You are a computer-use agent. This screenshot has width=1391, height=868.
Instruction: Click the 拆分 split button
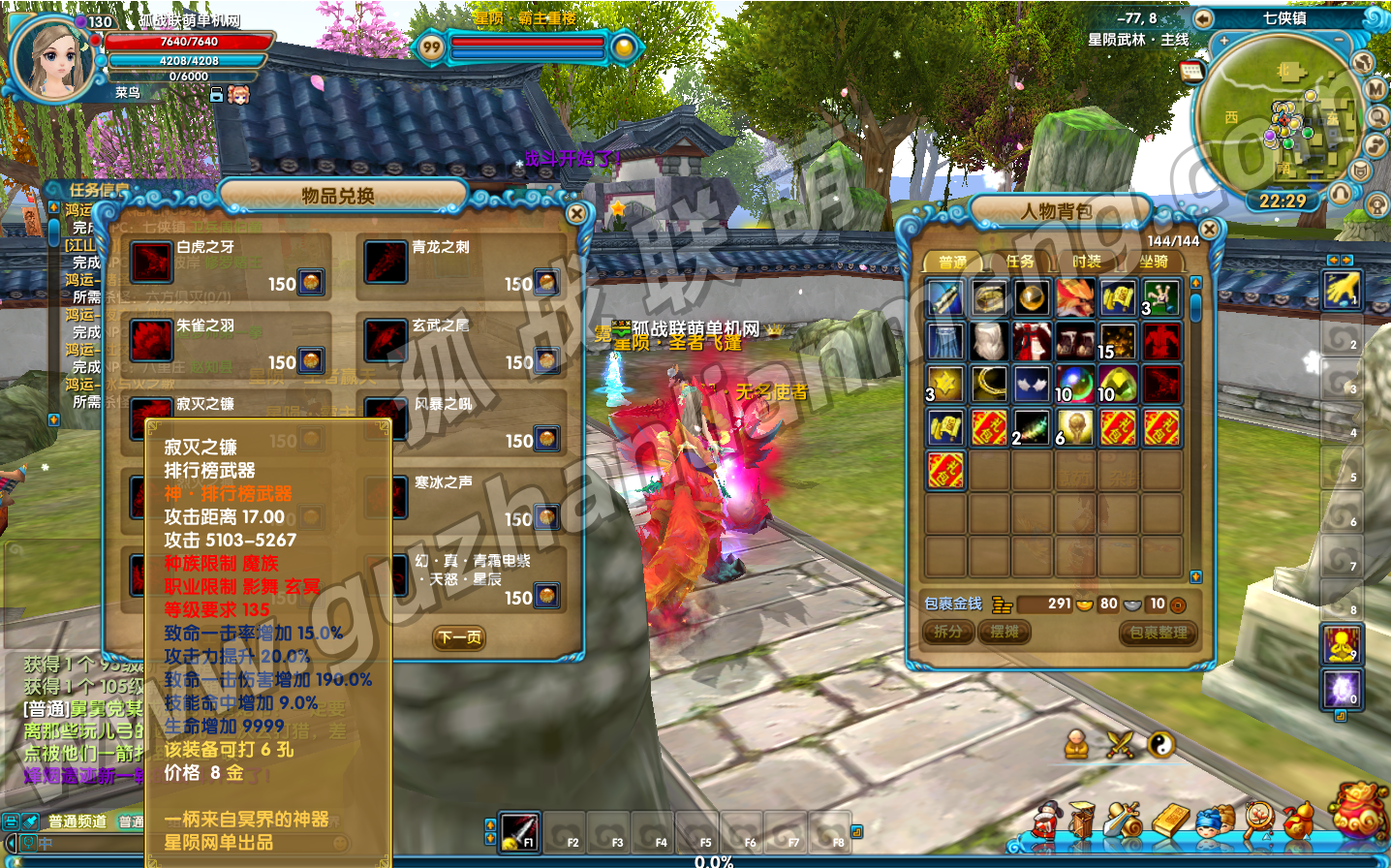click(947, 632)
